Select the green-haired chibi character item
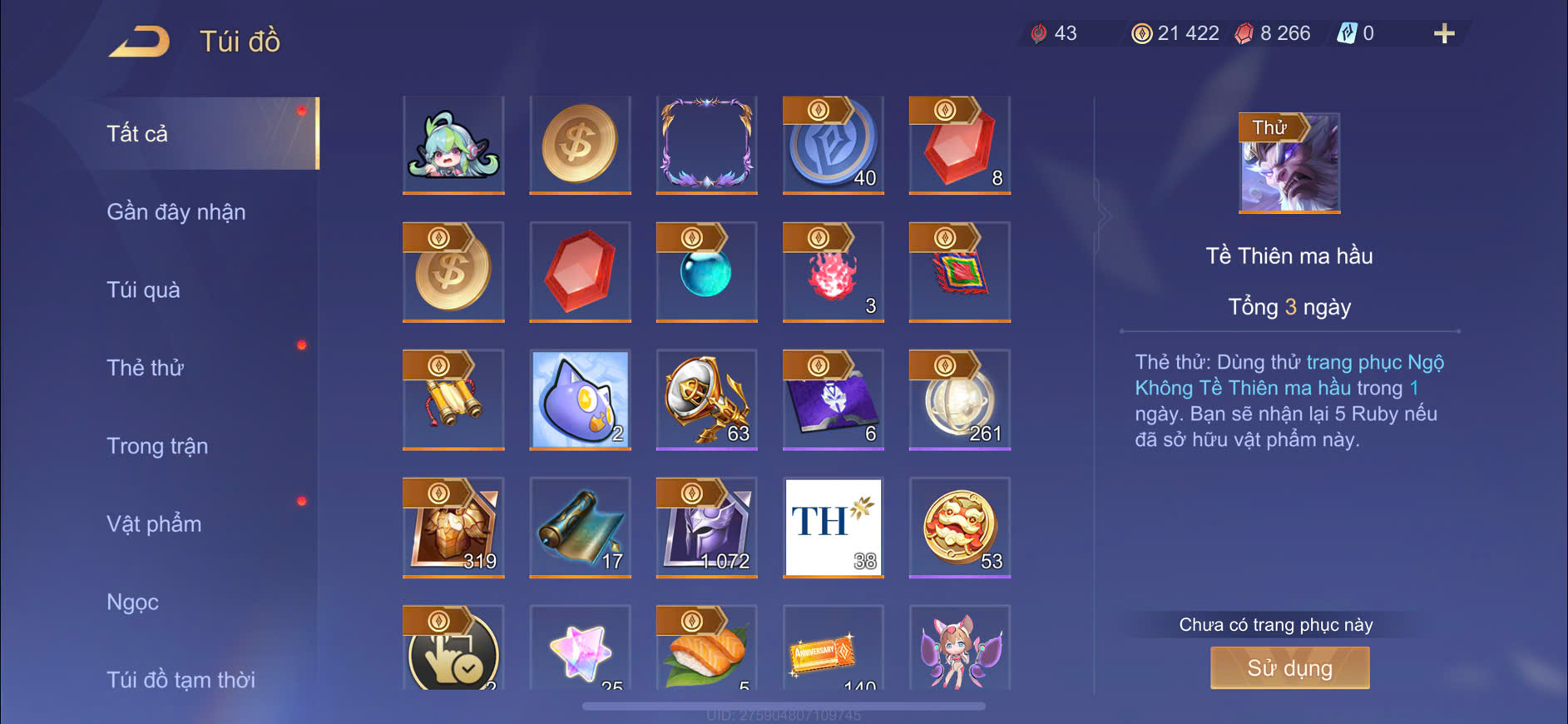 click(453, 145)
